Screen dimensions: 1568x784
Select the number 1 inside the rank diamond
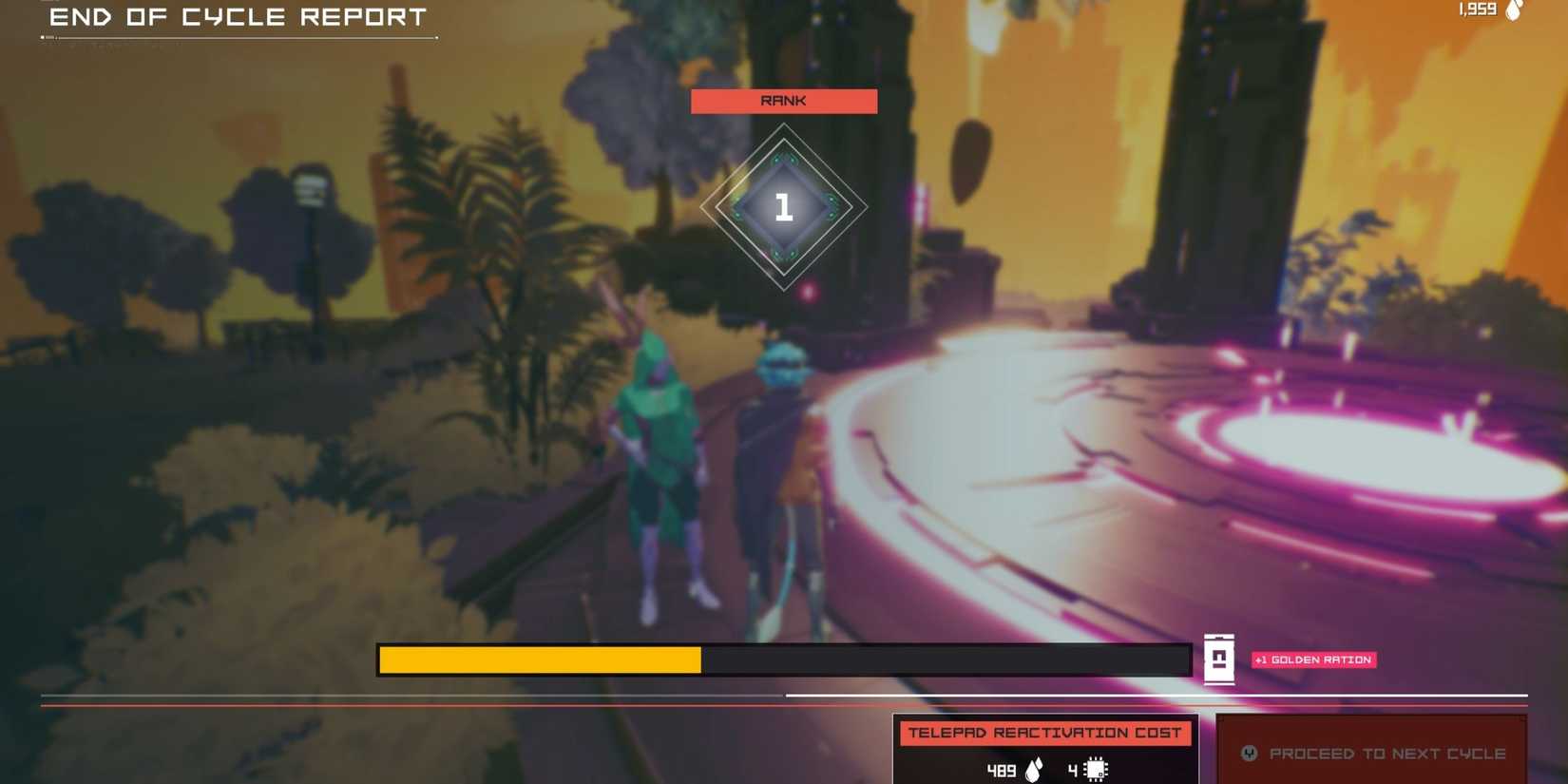(x=783, y=207)
